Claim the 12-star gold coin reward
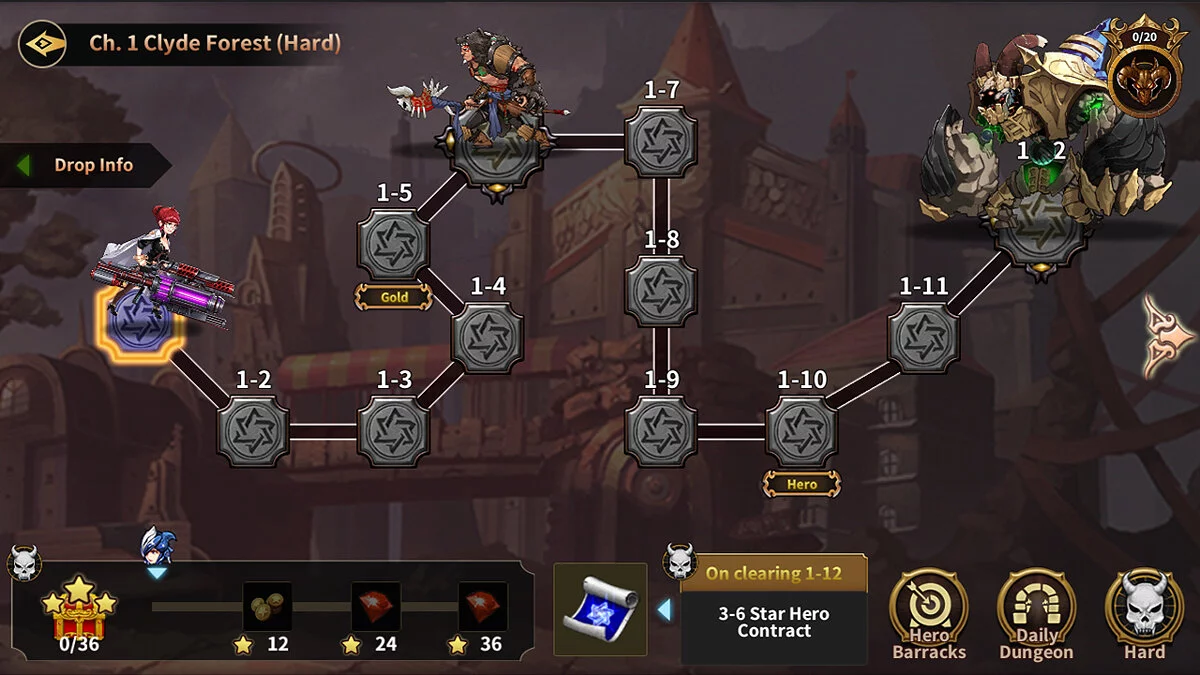This screenshot has height=675, width=1200. pyautogui.click(x=267, y=607)
